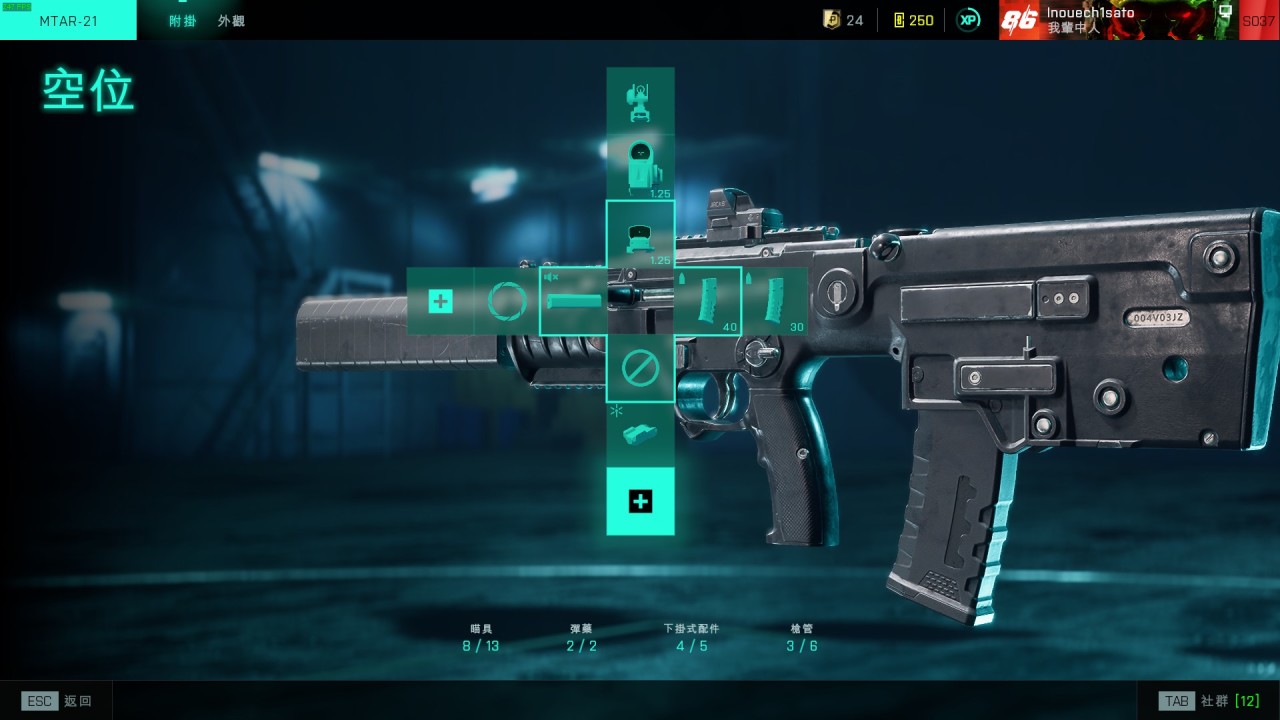
Task: Click the plus tile beside the ring barrel
Action: (x=440, y=301)
